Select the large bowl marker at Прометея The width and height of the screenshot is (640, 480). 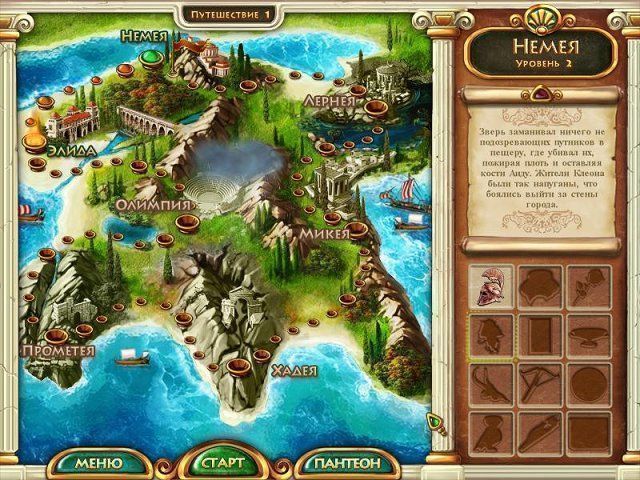pos(55,334)
